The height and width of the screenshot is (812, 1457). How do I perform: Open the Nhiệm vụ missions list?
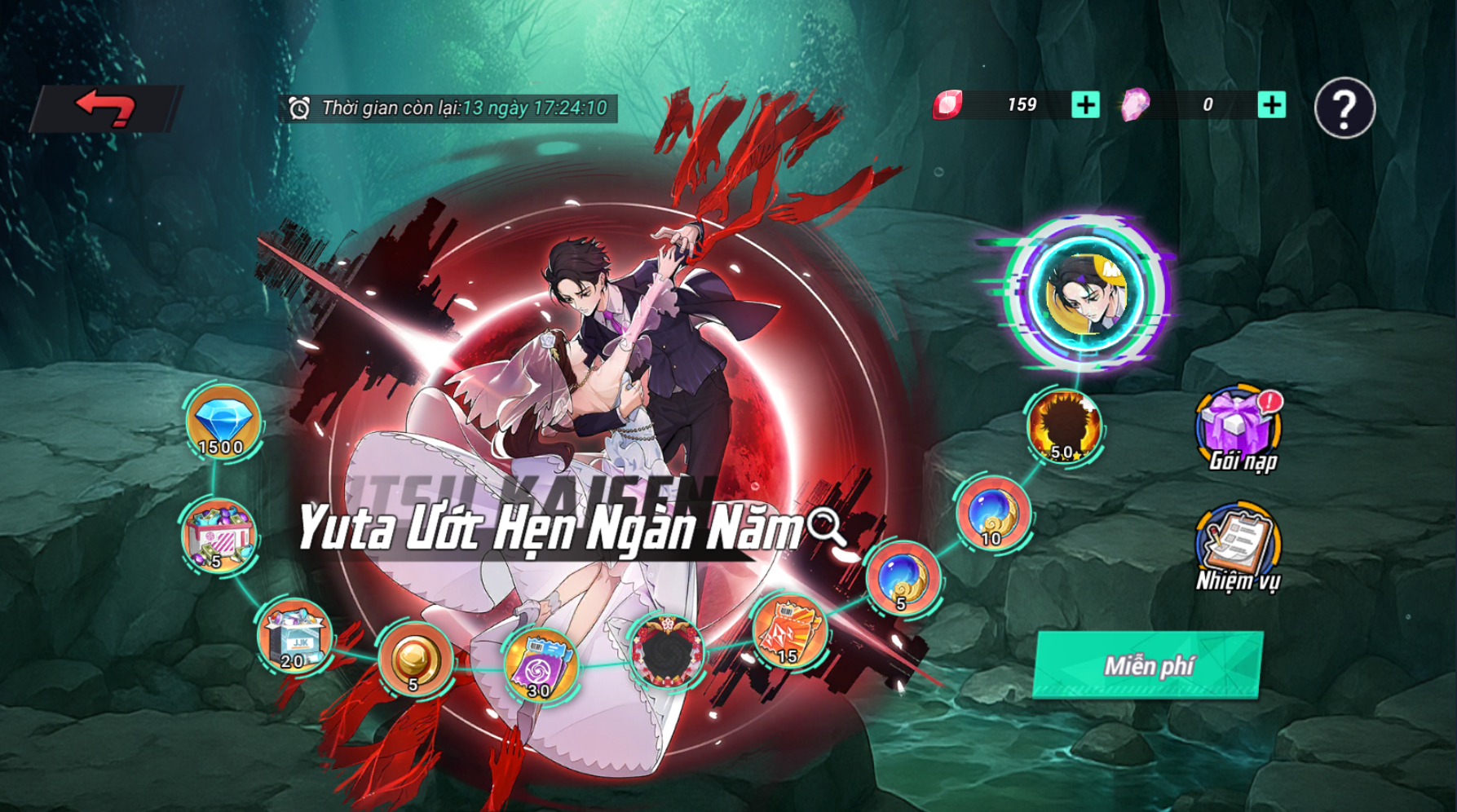click(1238, 546)
